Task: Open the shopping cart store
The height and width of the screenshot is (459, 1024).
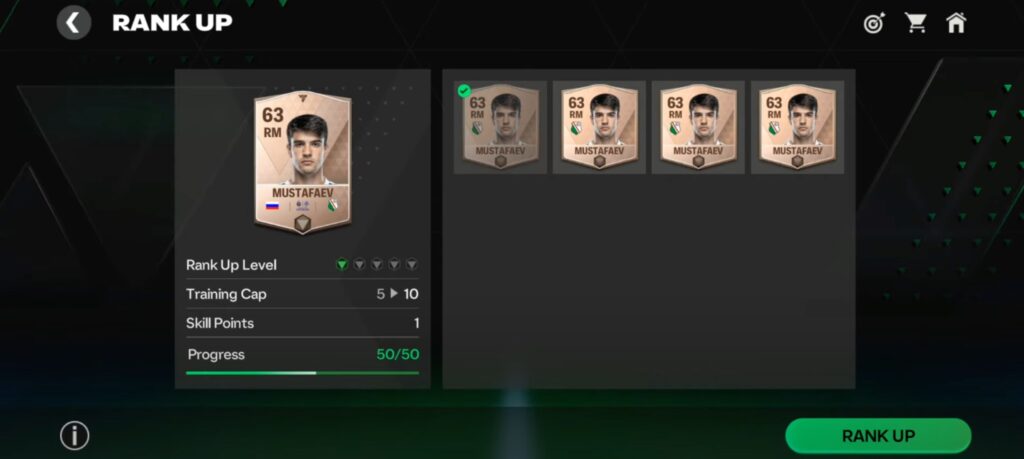Action: tap(915, 23)
